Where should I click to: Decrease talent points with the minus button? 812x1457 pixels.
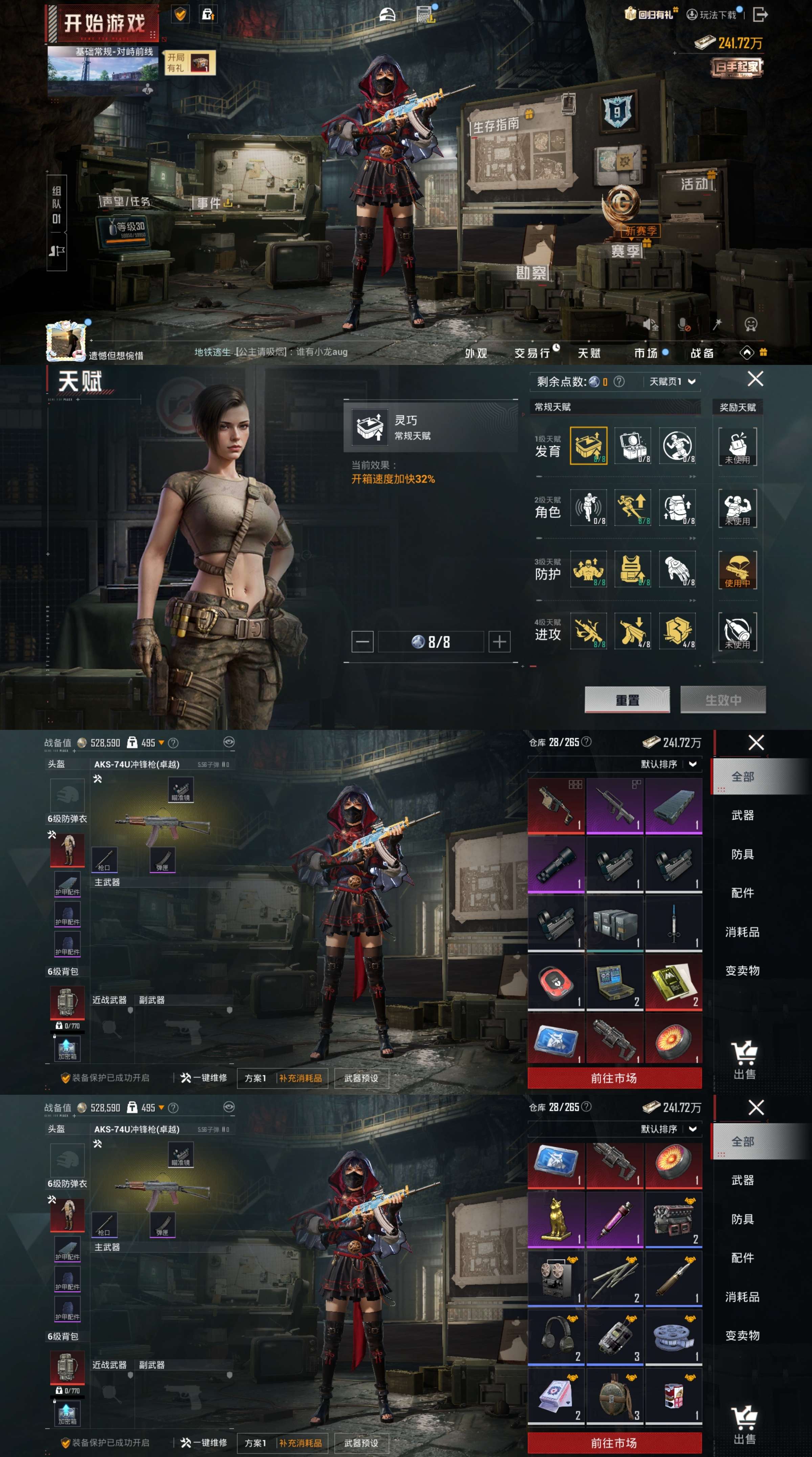362,641
